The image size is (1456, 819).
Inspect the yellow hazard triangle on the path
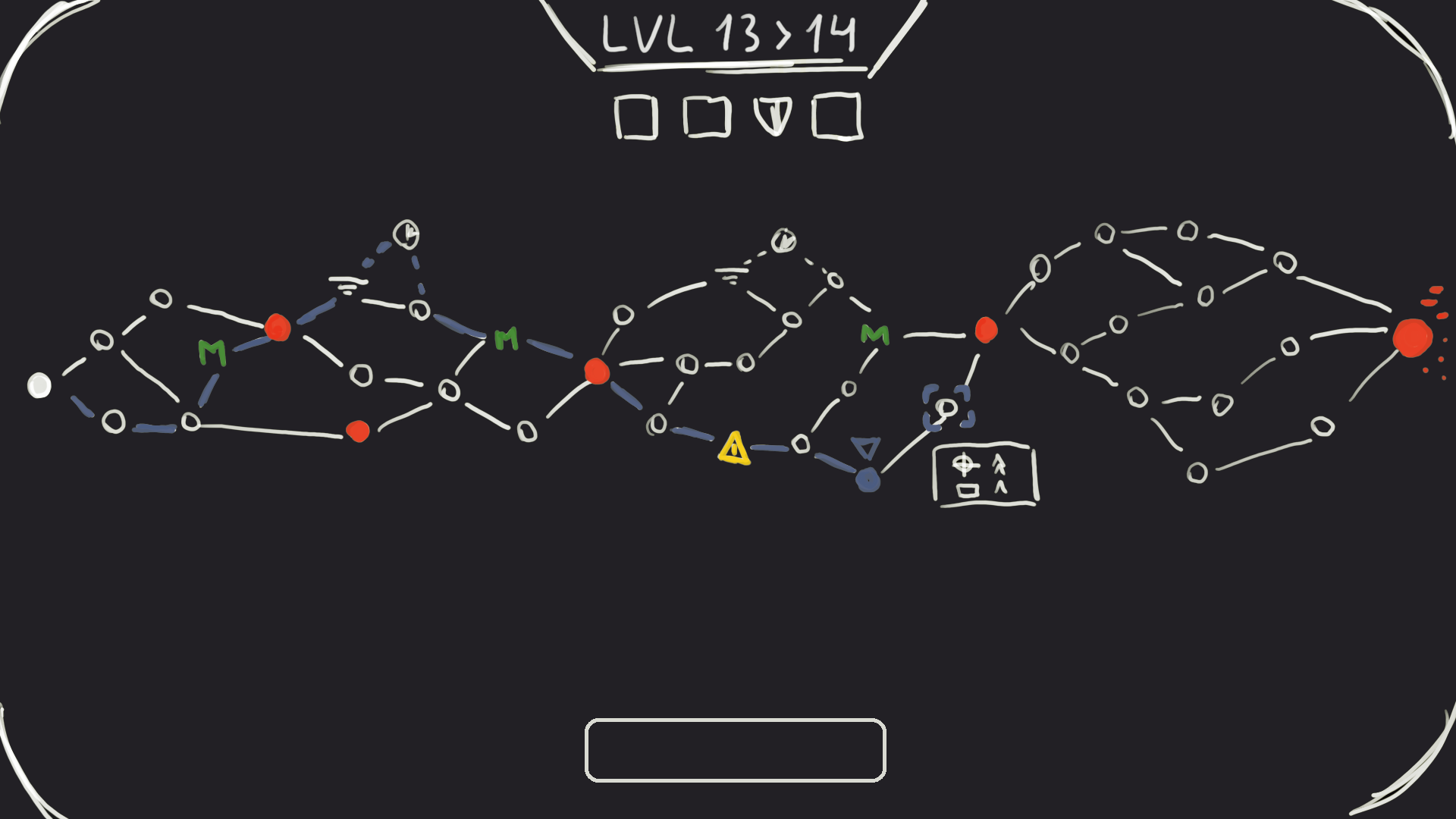(733, 449)
